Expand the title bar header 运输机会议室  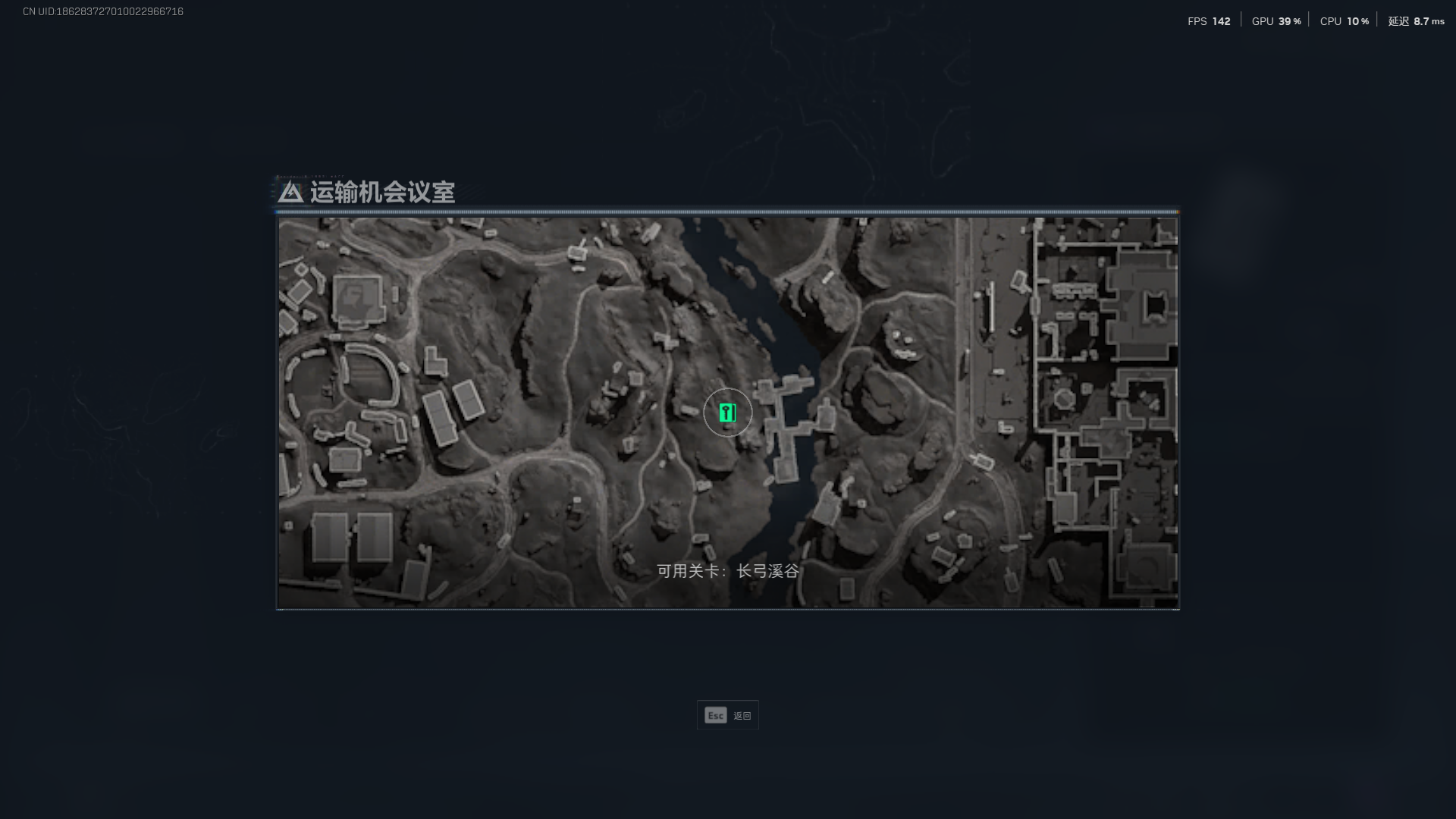tap(383, 193)
